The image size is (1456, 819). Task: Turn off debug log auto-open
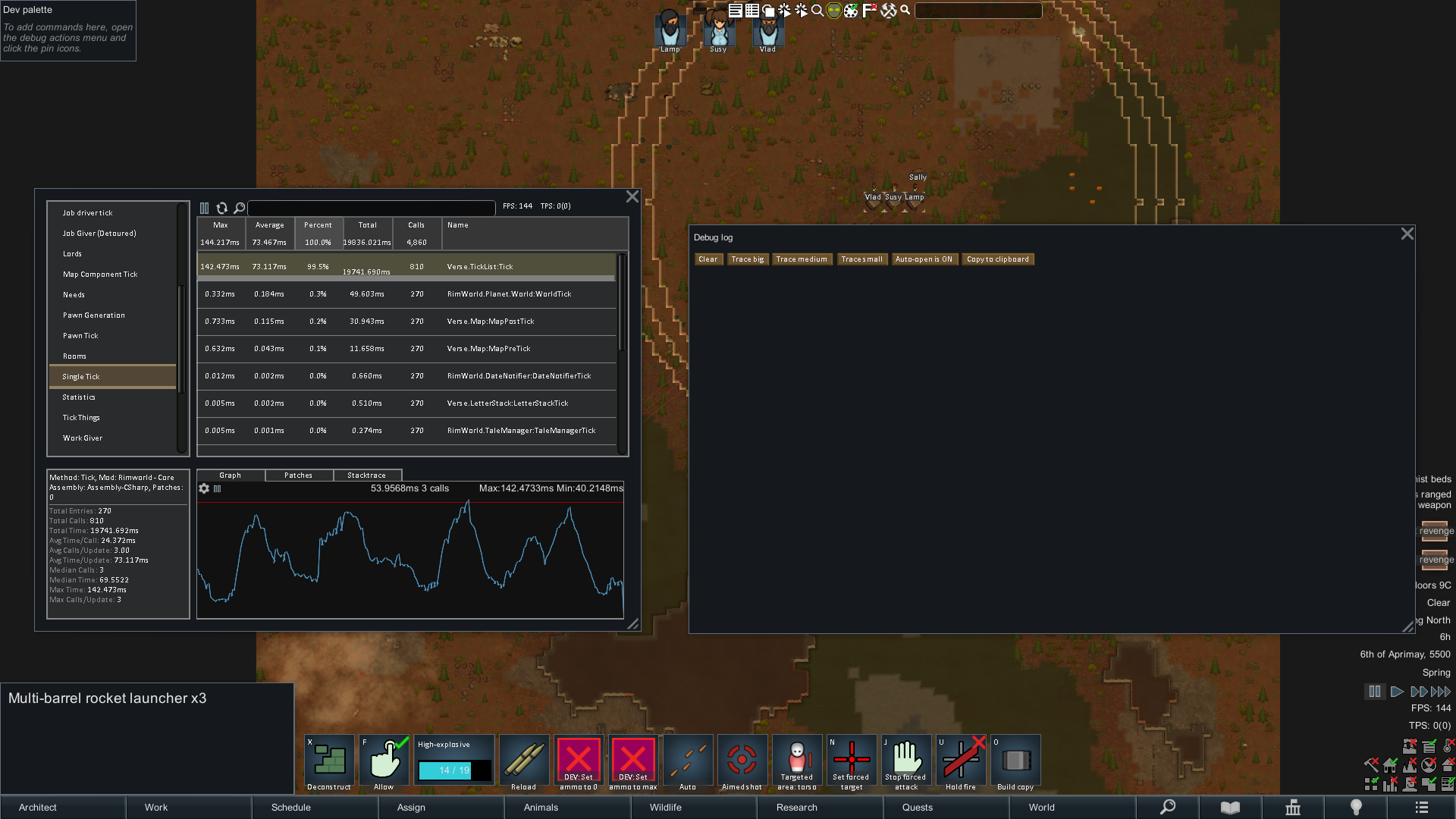pyautogui.click(x=924, y=259)
